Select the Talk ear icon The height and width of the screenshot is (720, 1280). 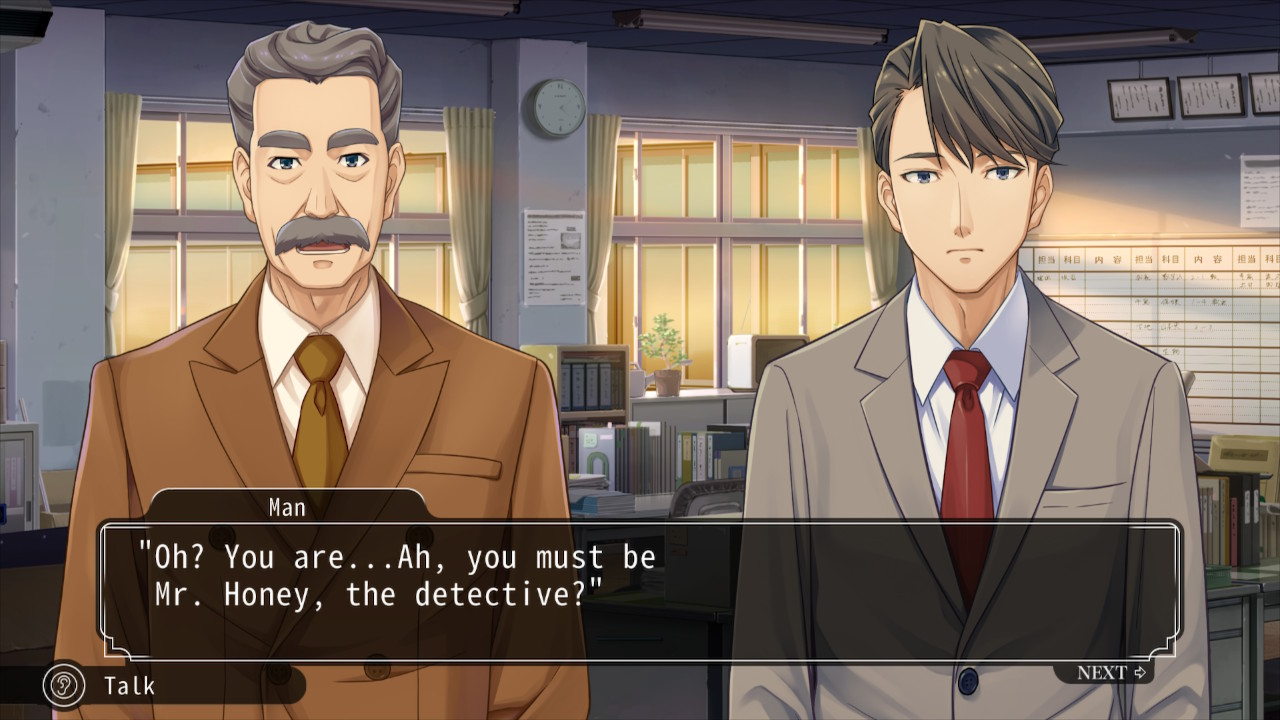pyautogui.click(x=64, y=685)
